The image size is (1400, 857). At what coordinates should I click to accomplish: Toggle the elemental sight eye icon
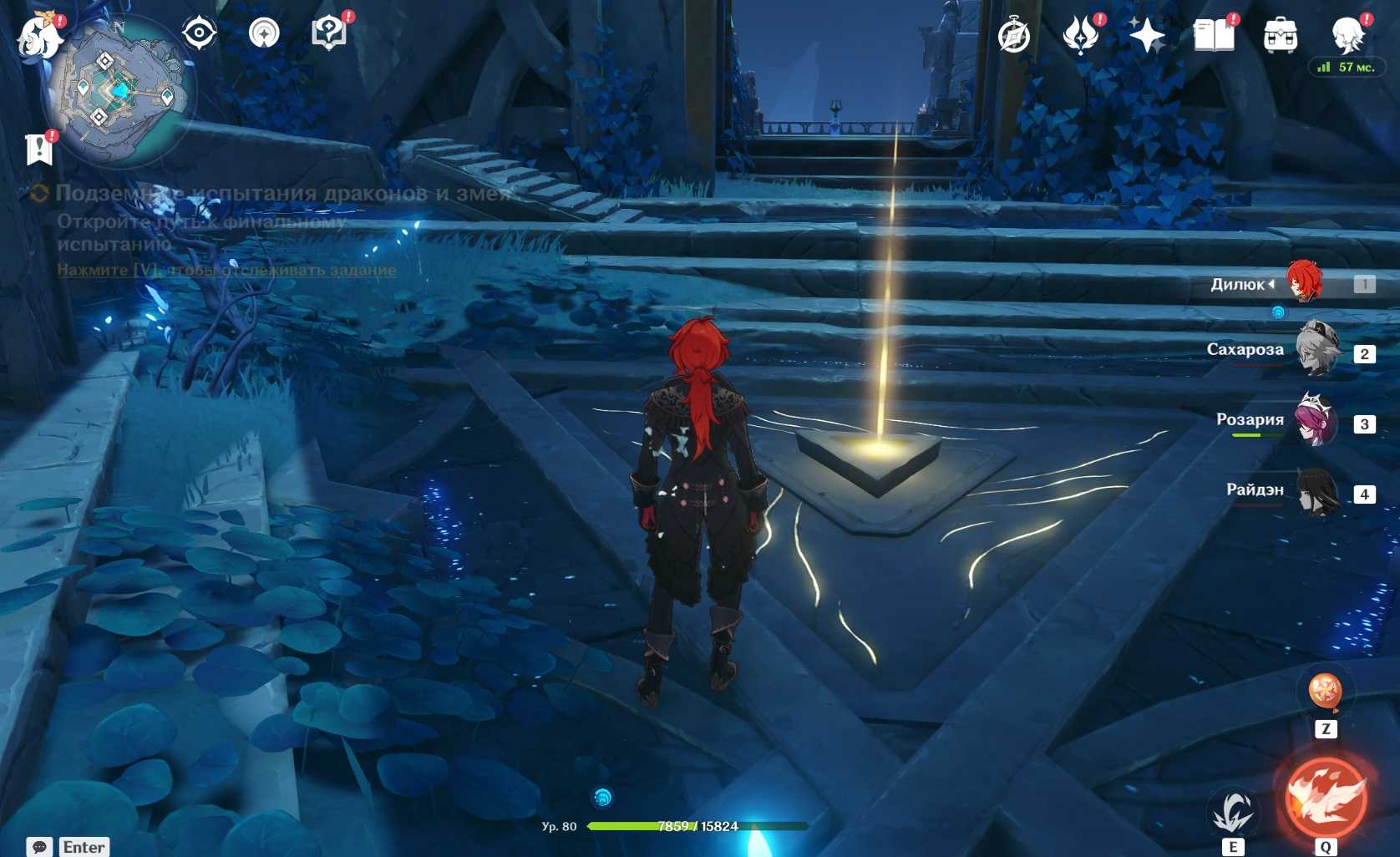200,33
